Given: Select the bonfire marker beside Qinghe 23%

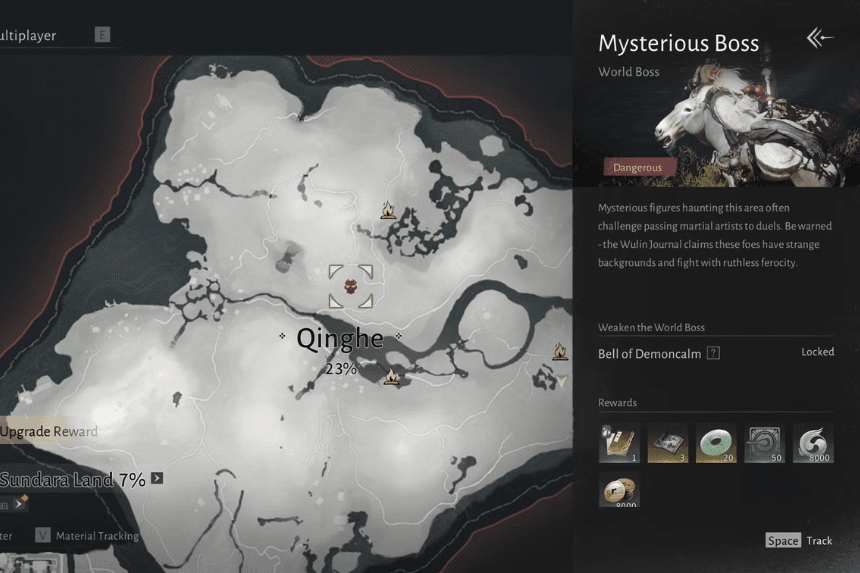Looking at the screenshot, I should (392, 376).
